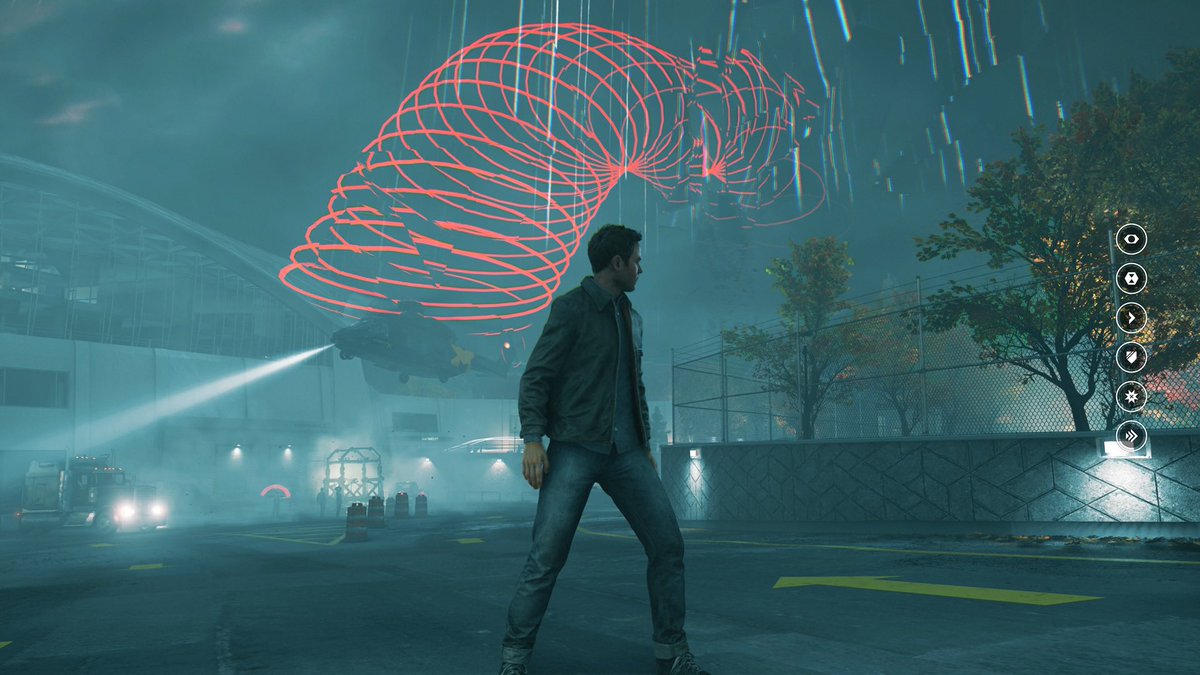Screen dimensions: 1200x675
Task: Select the hexagon hourglass Time Stop ability
Action: [x=1131, y=279]
